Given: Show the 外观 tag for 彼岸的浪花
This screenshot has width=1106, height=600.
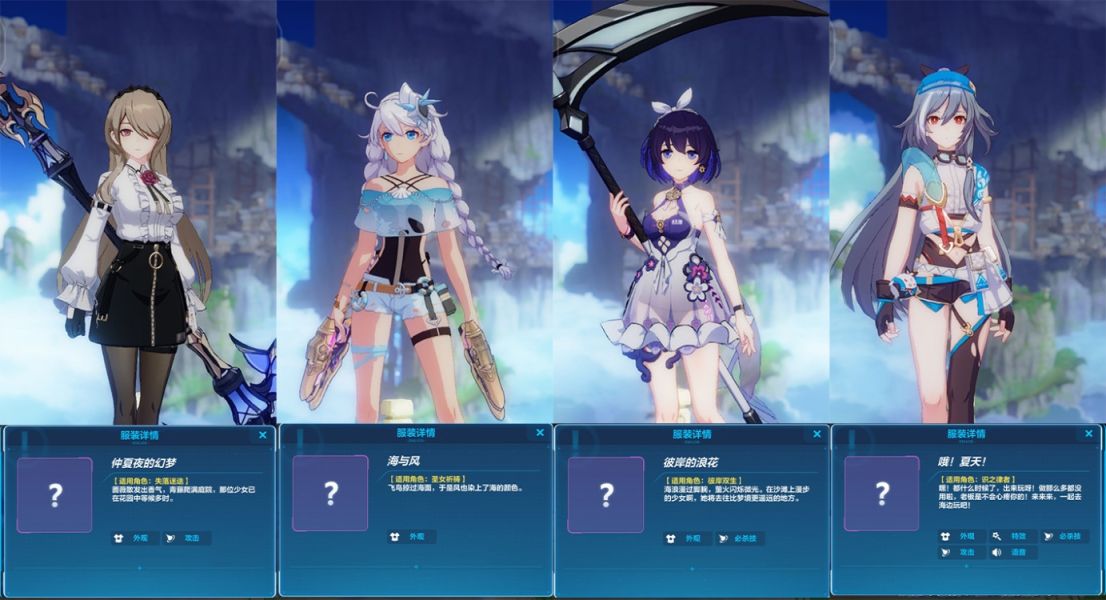Looking at the screenshot, I should point(687,538).
